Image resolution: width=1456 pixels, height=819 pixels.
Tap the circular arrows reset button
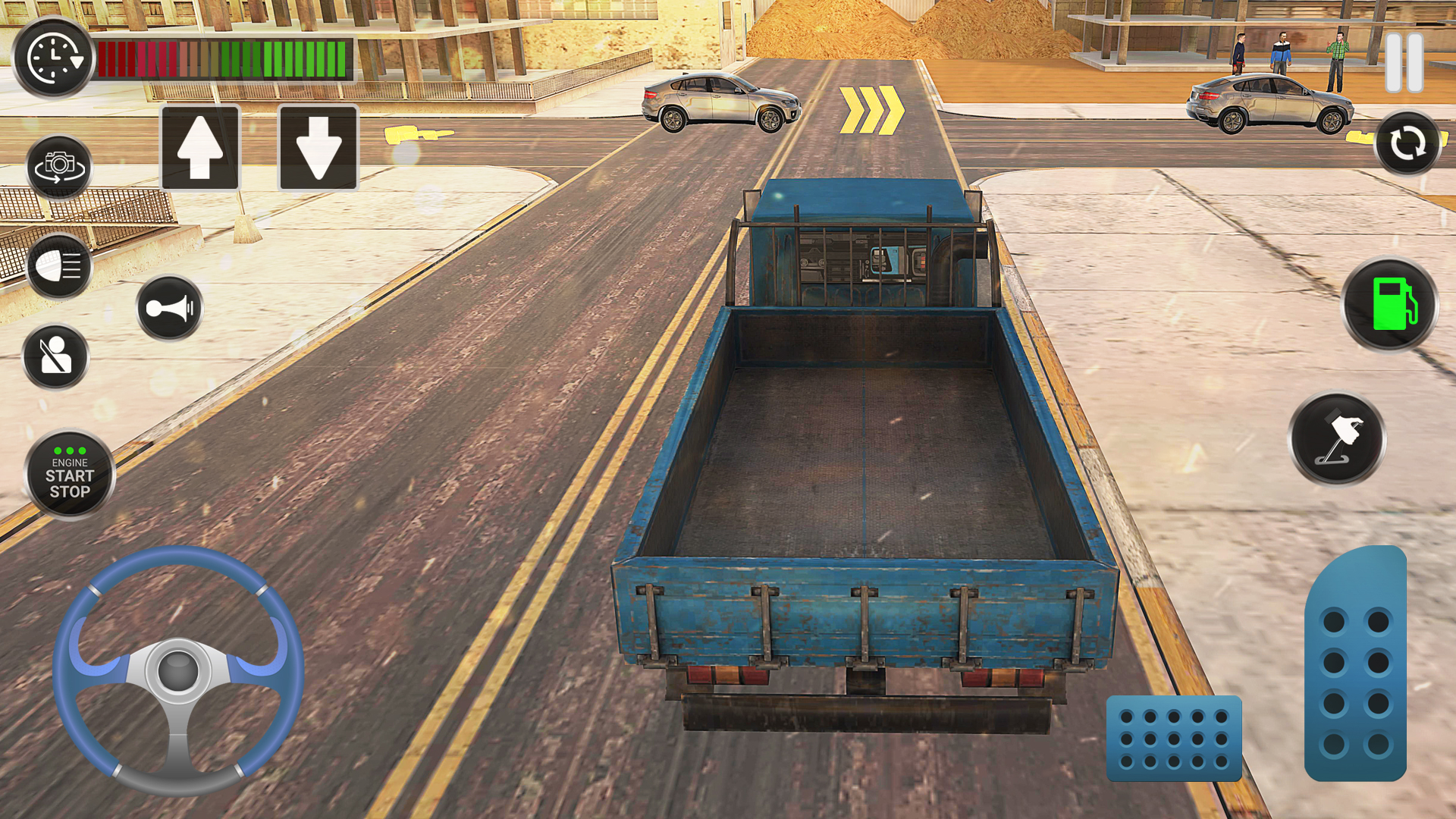pos(1407,143)
